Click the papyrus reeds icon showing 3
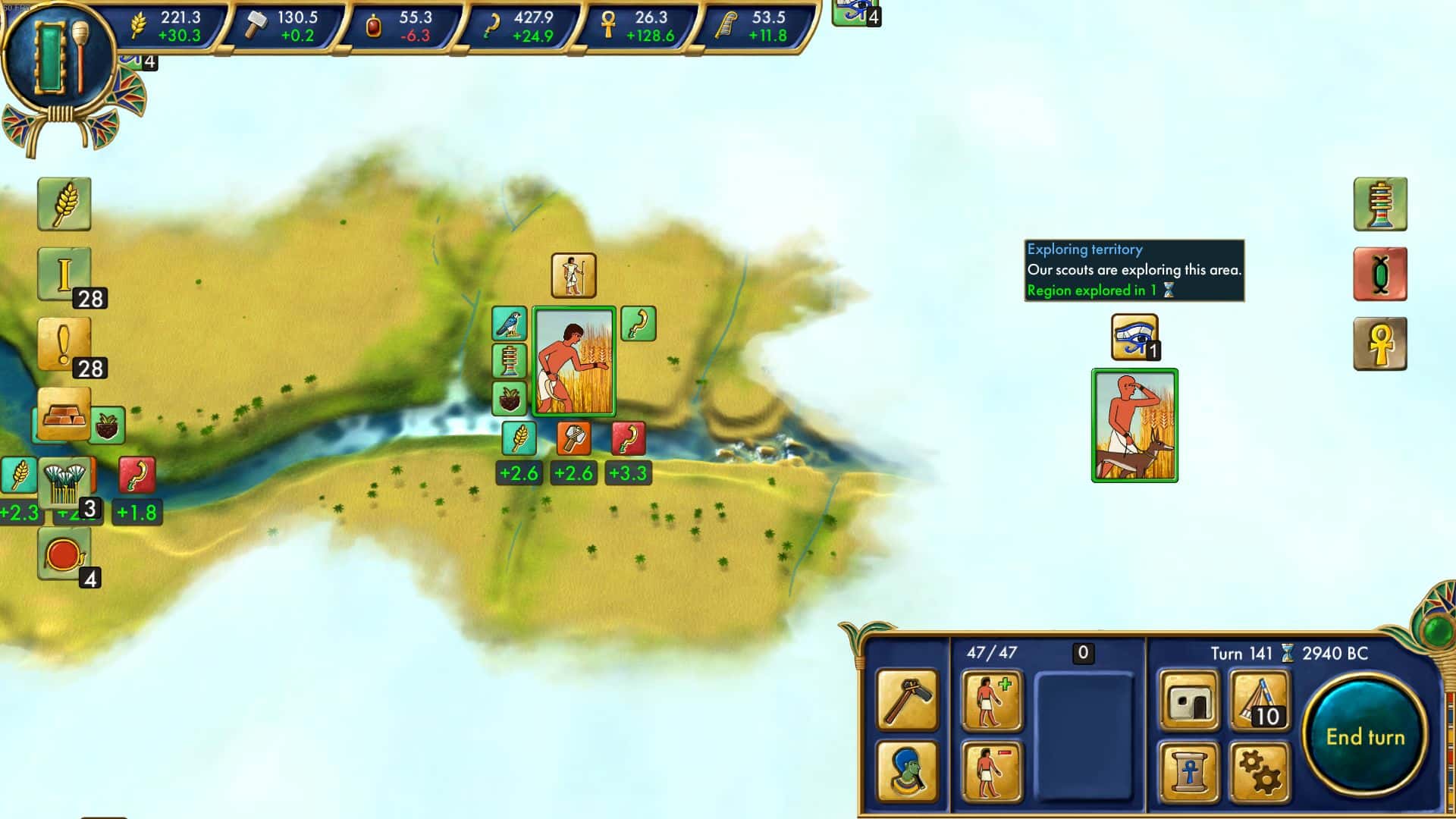Screen dimensions: 1456x819 [67, 481]
